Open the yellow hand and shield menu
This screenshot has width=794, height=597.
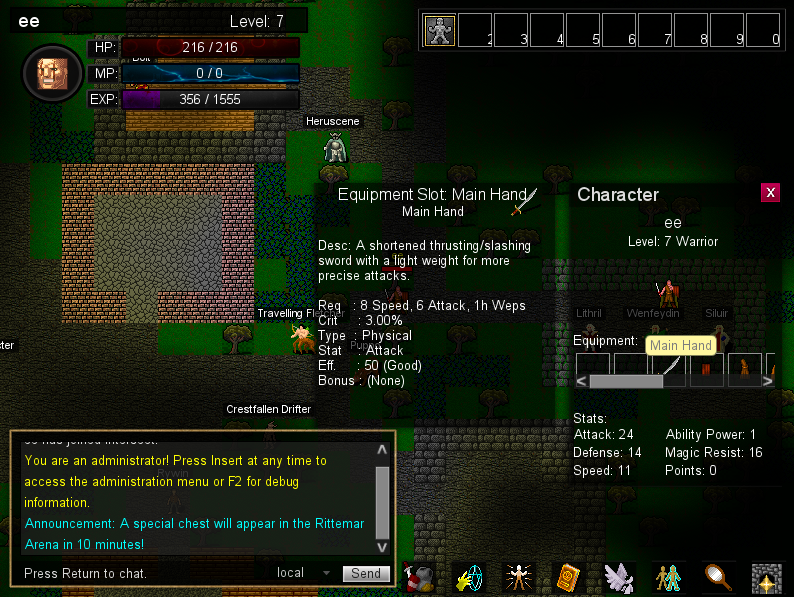click(x=469, y=577)
